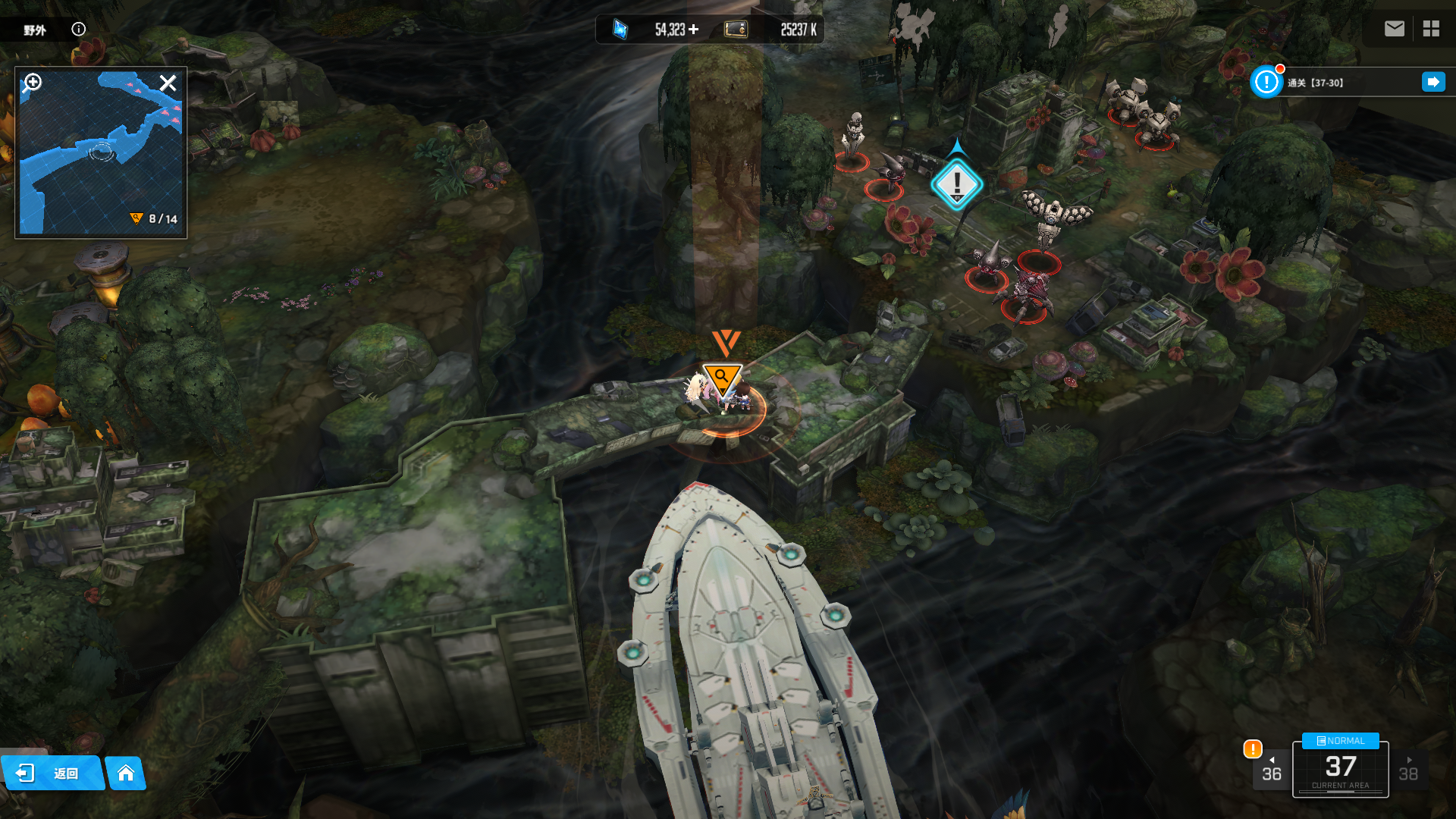This screenshot has height=819, width=1456.
Task: Switch to previous area 36
Action: point(1271,770)
